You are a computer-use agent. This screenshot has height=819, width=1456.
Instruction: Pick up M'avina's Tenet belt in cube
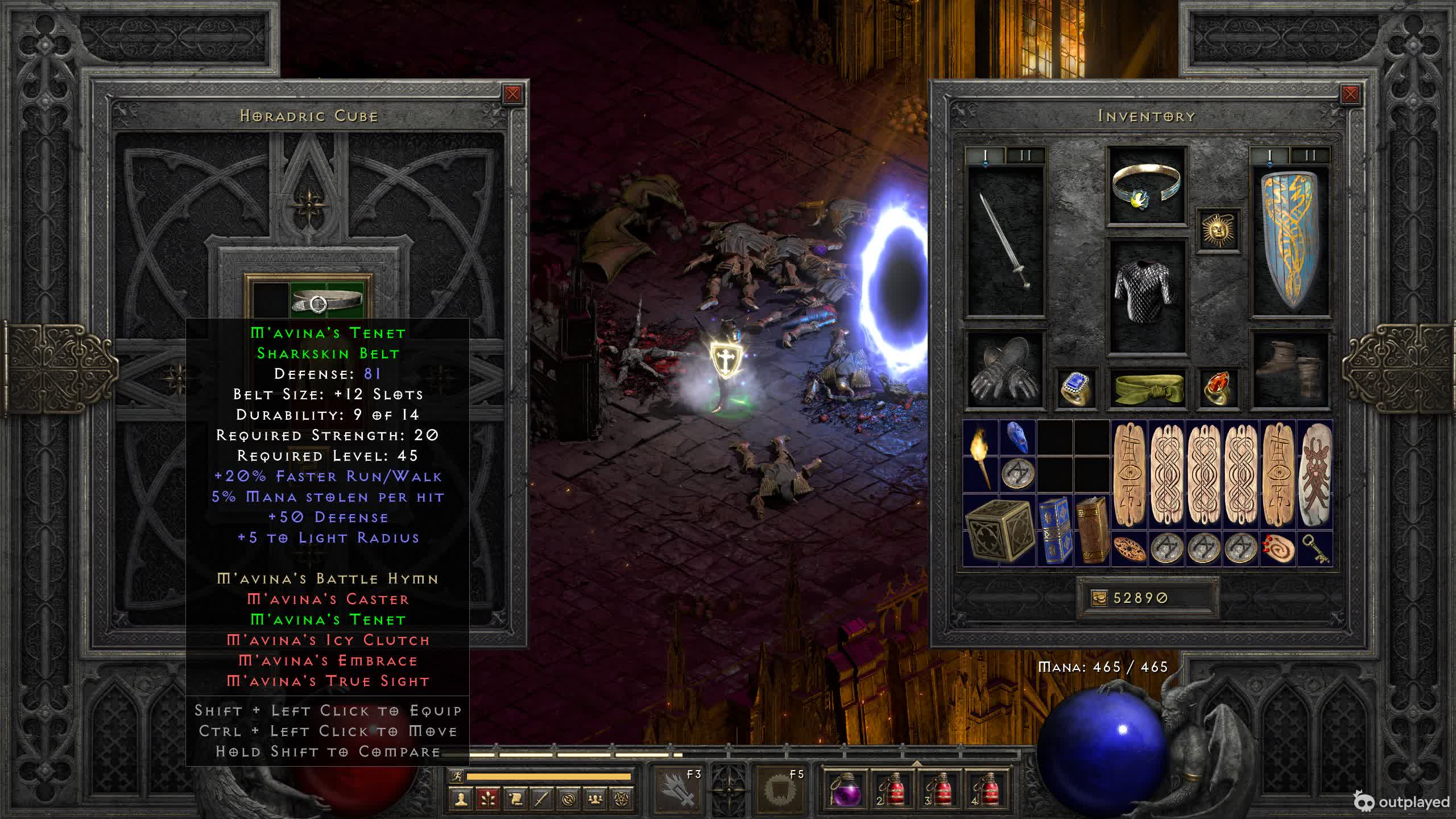326,301
